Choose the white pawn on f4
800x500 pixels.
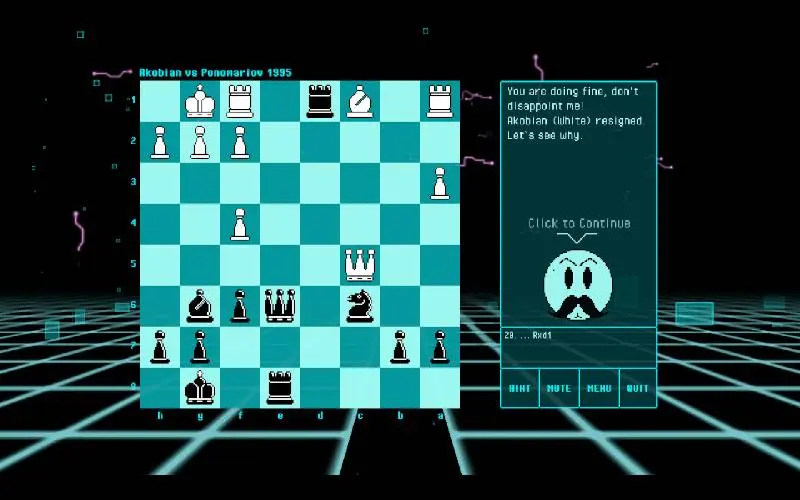(x=240, y=224)
